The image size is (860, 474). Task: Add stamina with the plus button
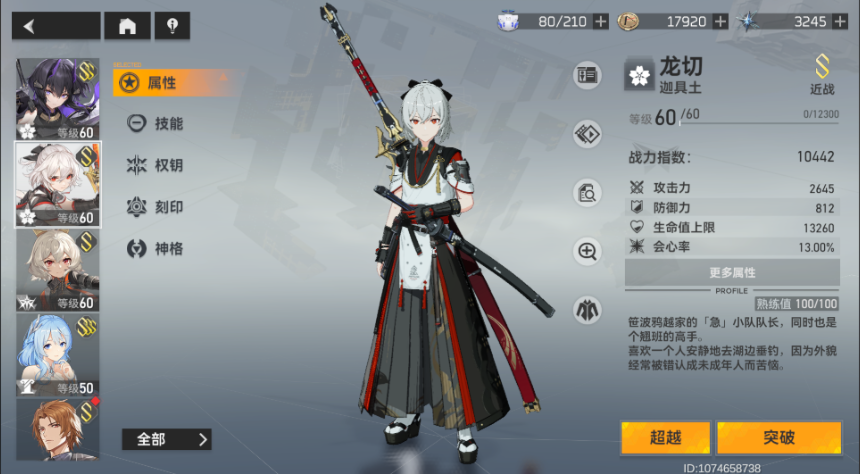(600, 21)
